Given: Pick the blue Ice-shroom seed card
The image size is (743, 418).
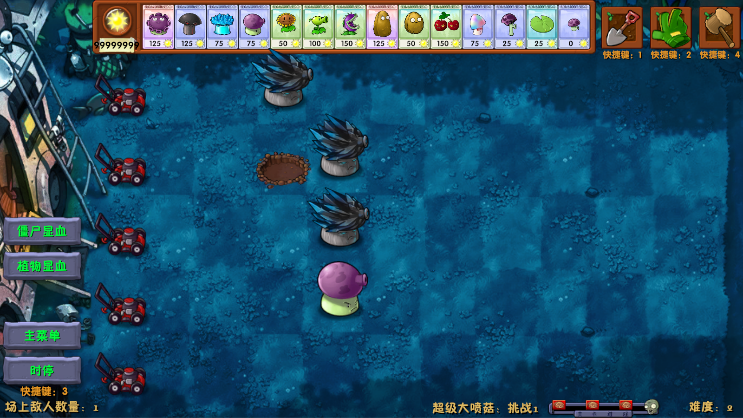Looking at the screenshot, I should 222,27.
